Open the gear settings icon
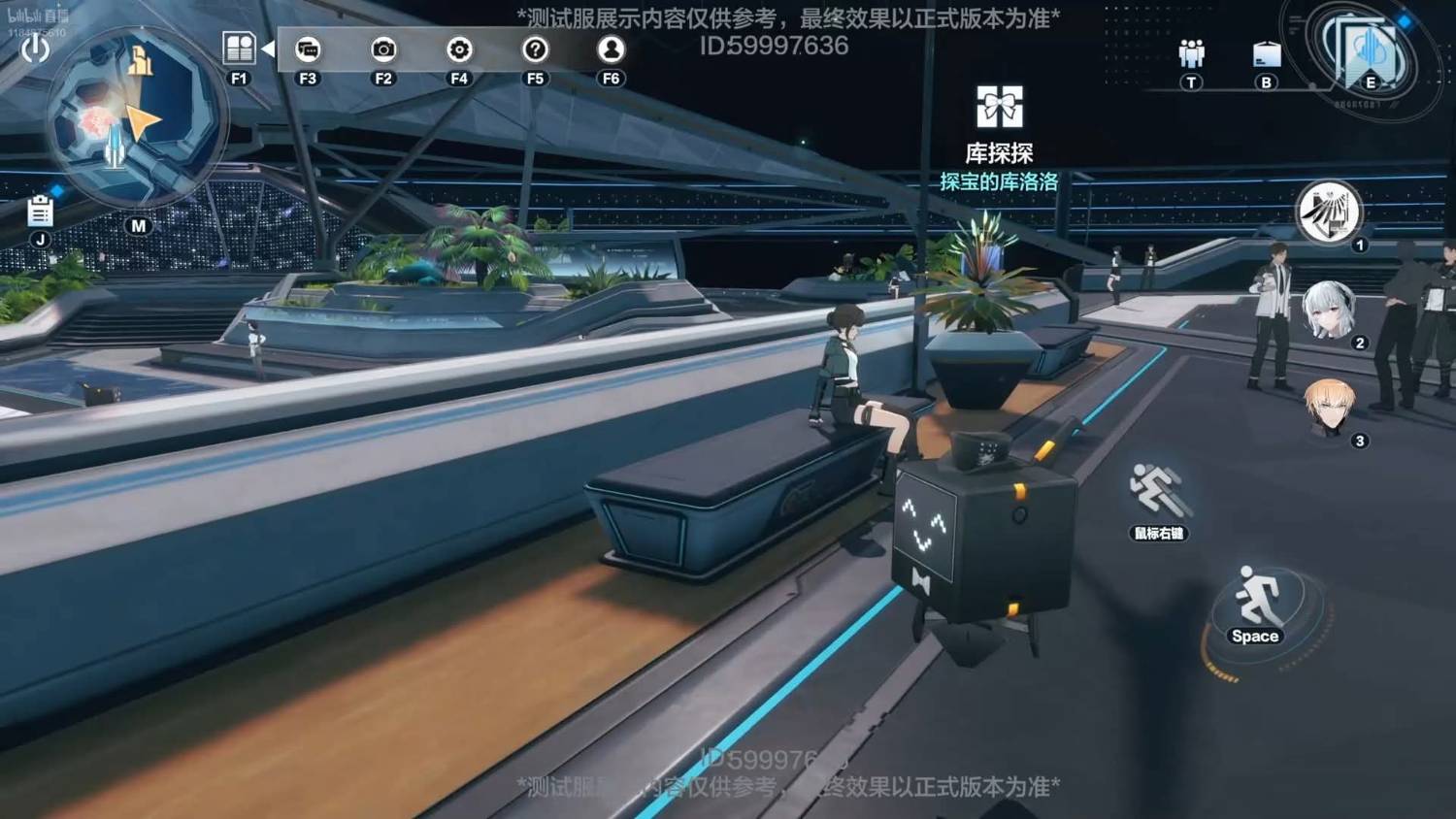Viewport: 1456px width, 819px height. [x=459, y=49]
